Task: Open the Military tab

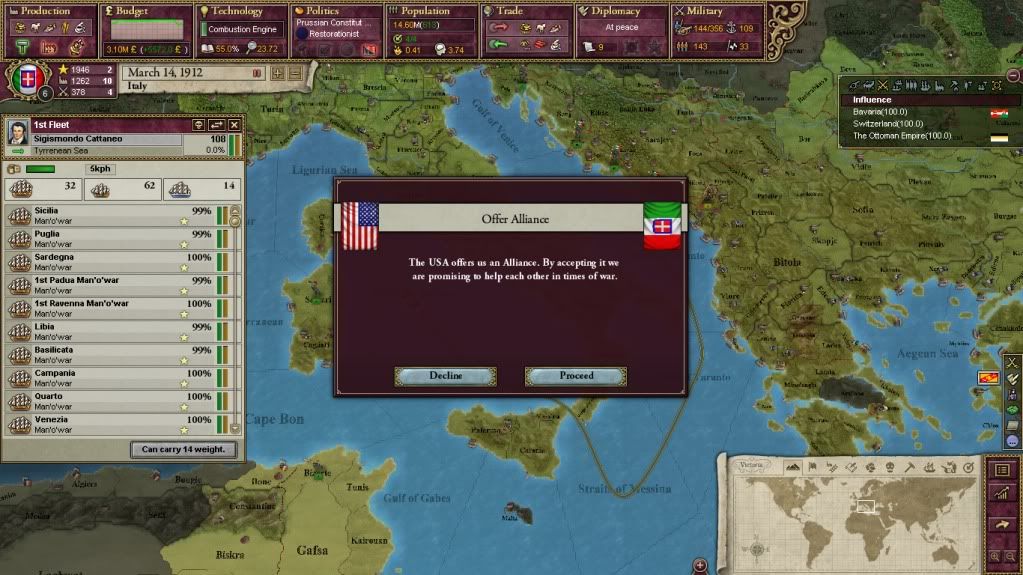Action: pos(717,12)
